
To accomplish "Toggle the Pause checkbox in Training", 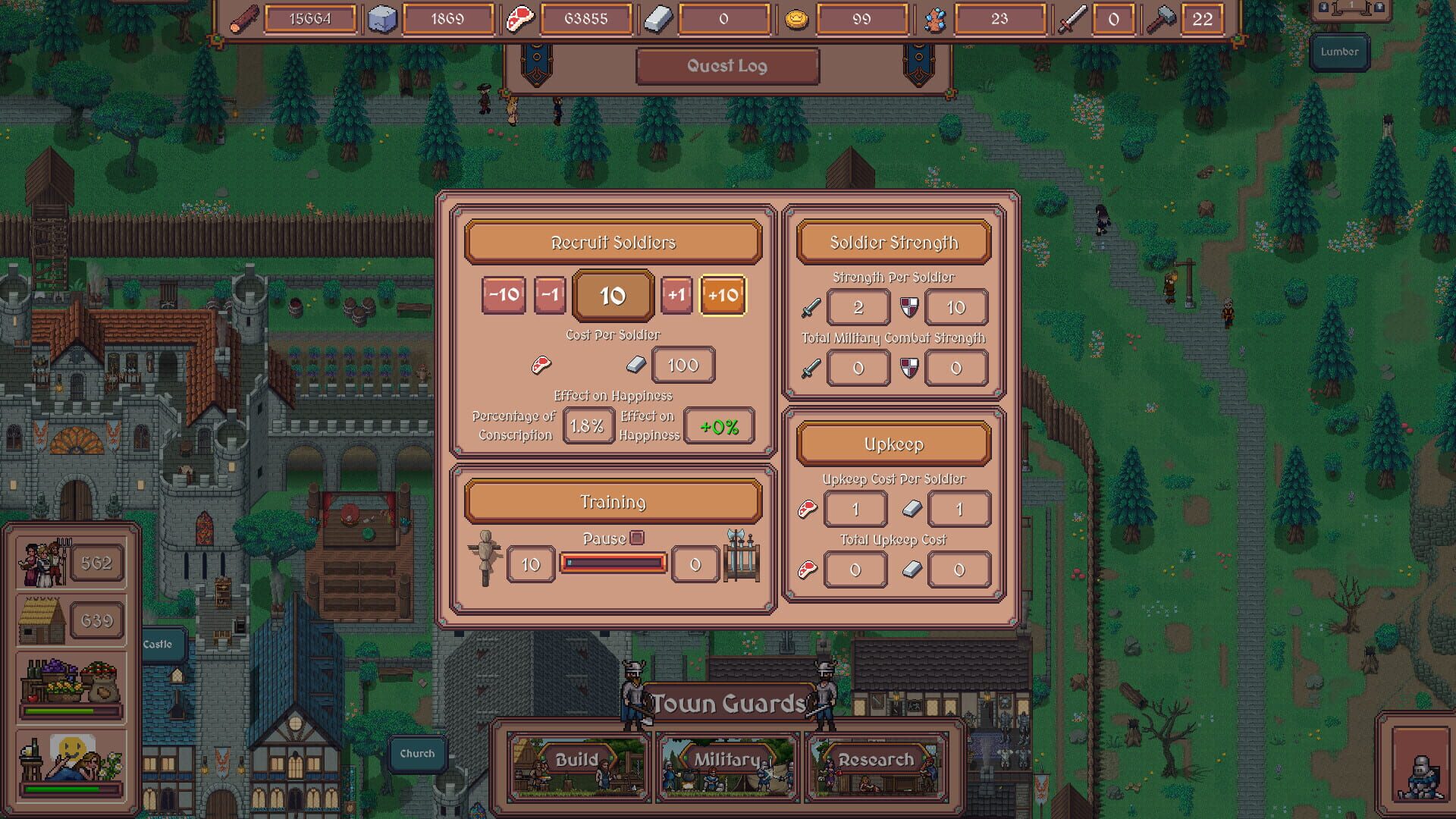I will [635, 537].
